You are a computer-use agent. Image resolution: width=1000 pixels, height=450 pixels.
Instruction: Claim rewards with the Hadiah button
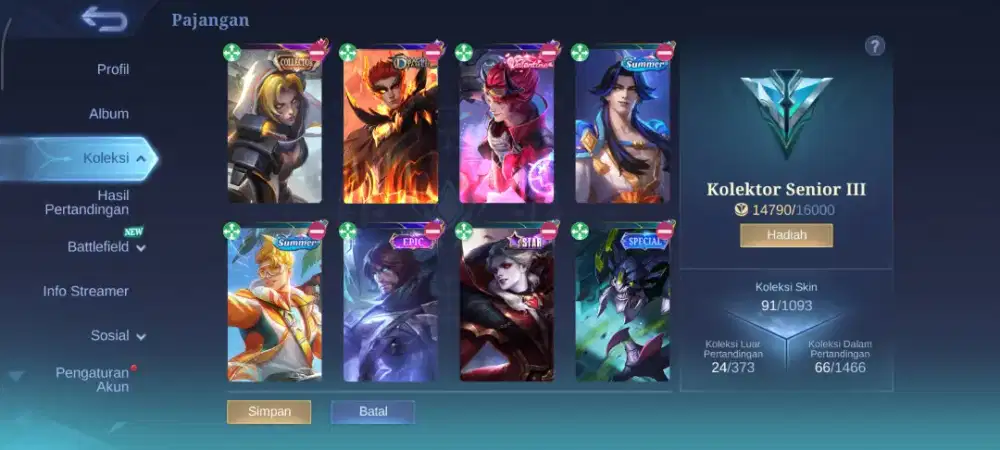click(x=786, y=235)
